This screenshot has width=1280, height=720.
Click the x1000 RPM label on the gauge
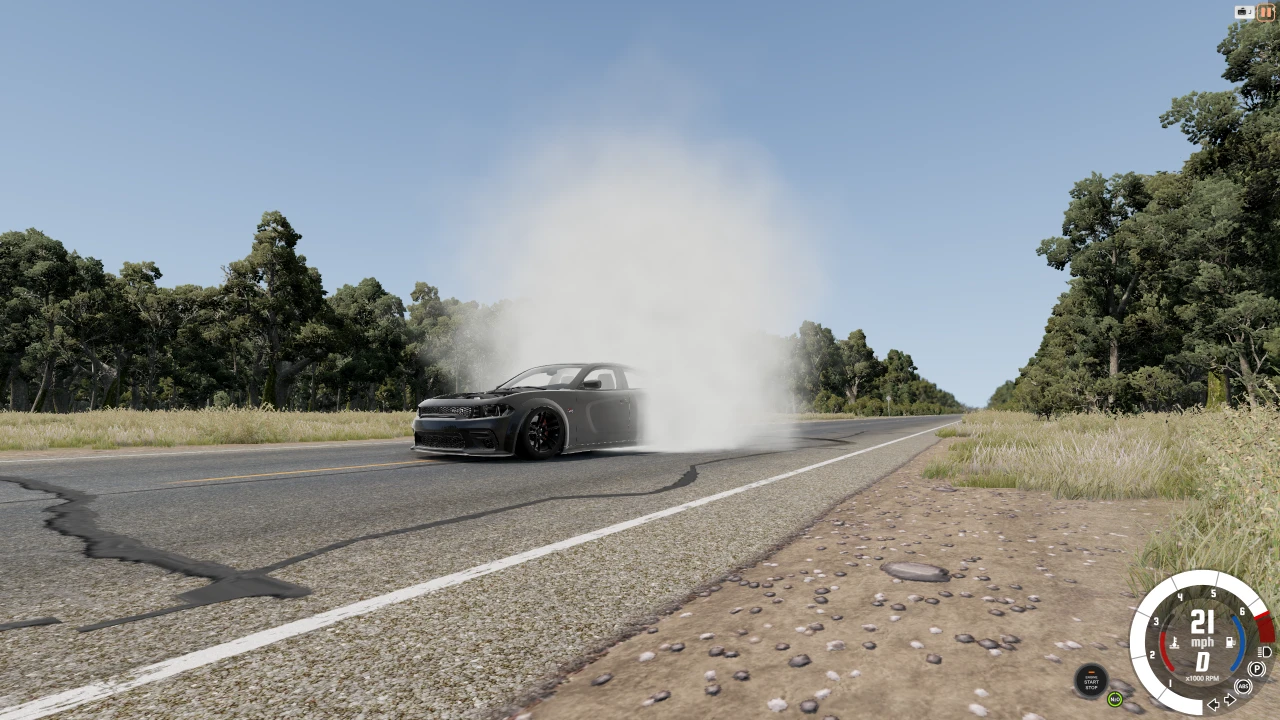tap(1203, 676)
